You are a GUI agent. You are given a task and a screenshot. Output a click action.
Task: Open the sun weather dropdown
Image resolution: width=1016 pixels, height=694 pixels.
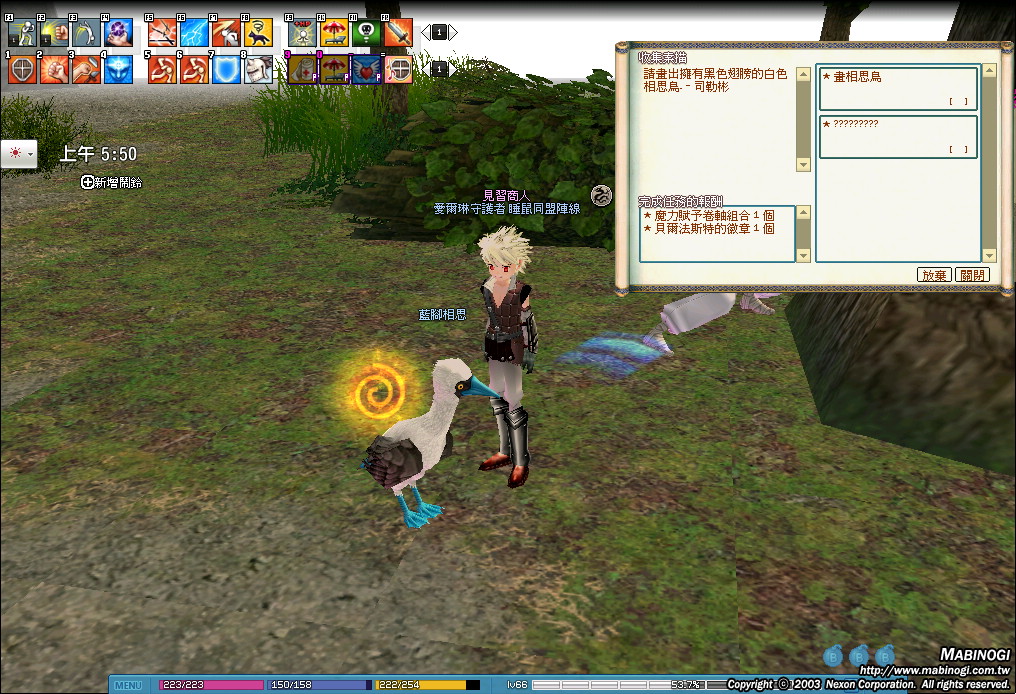[19, 154]
